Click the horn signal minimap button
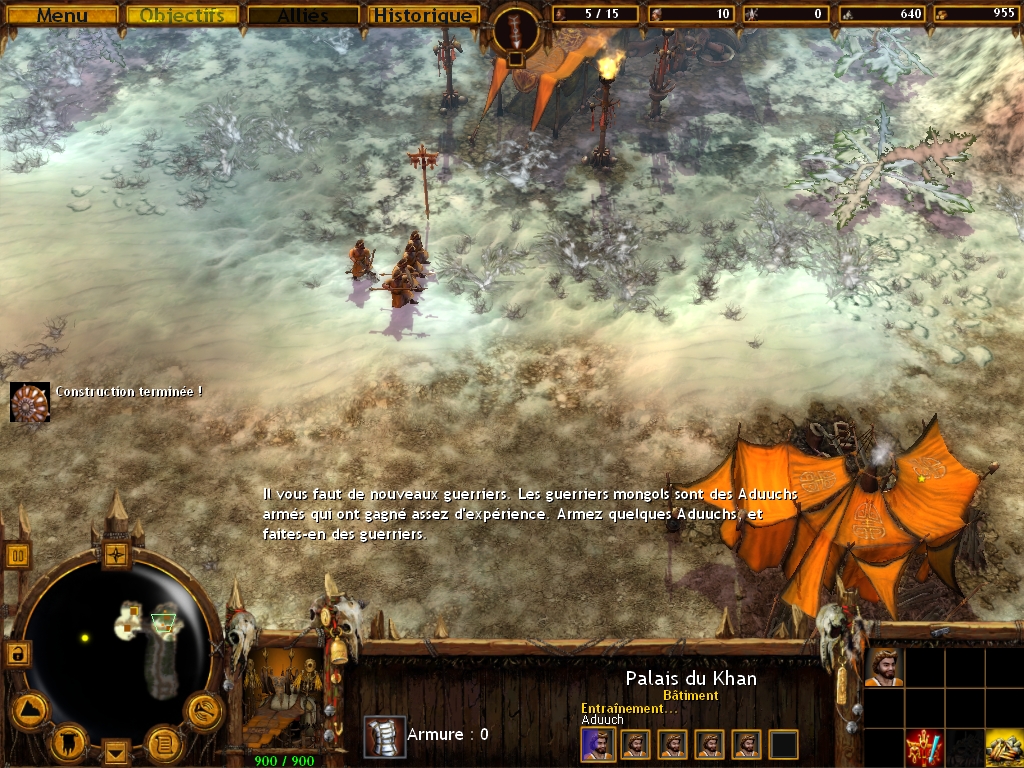Screen dimensions: 1024x768 pos(204,710)
